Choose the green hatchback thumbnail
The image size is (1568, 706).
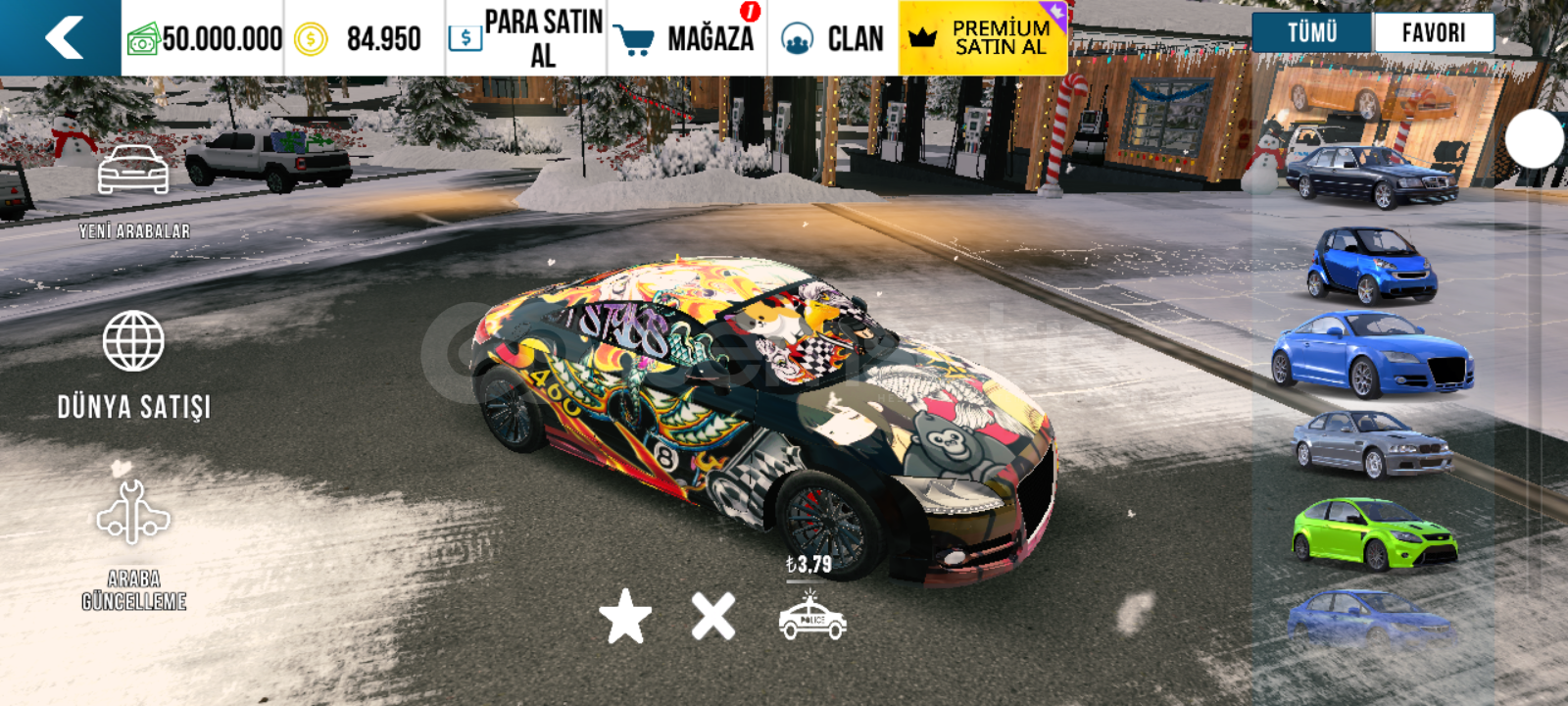(1374, 534)
